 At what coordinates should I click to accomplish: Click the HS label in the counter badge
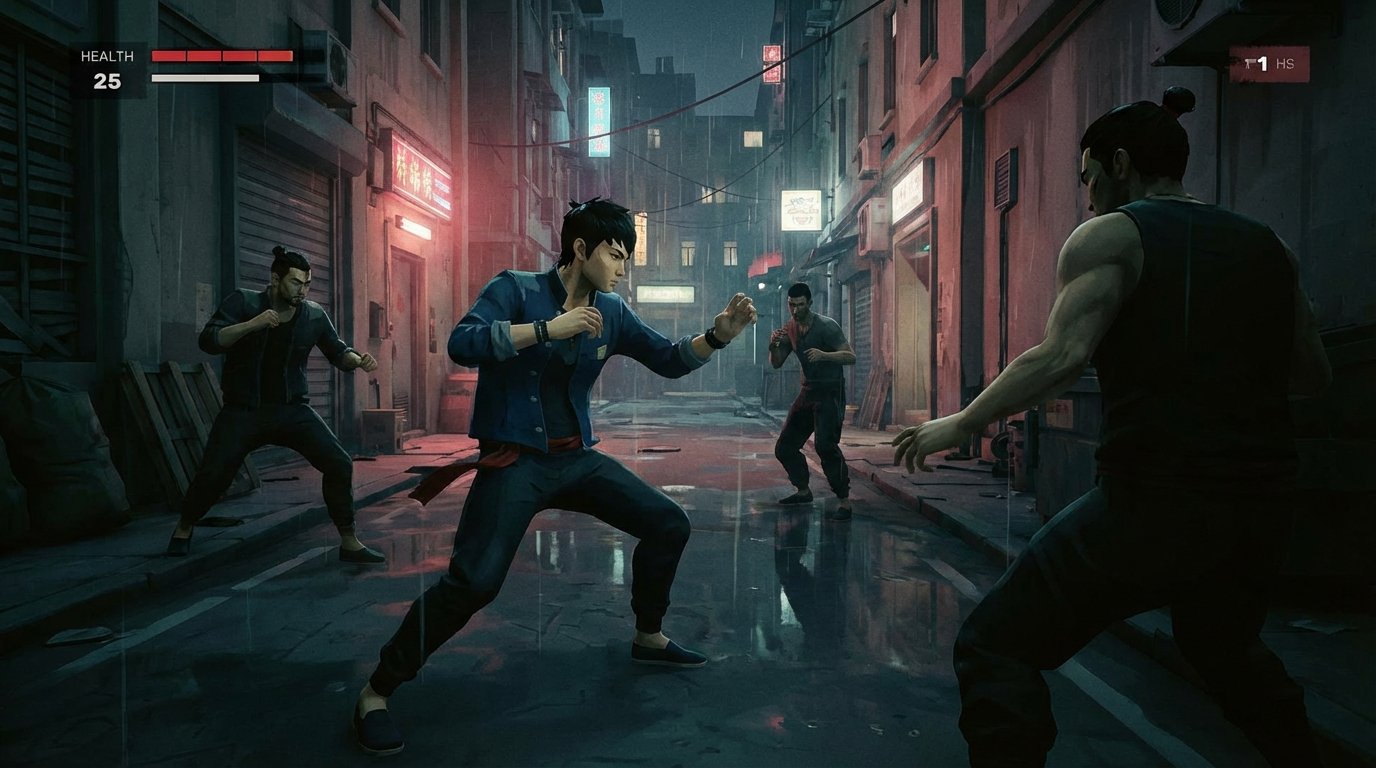click(x=1286, y=63)
